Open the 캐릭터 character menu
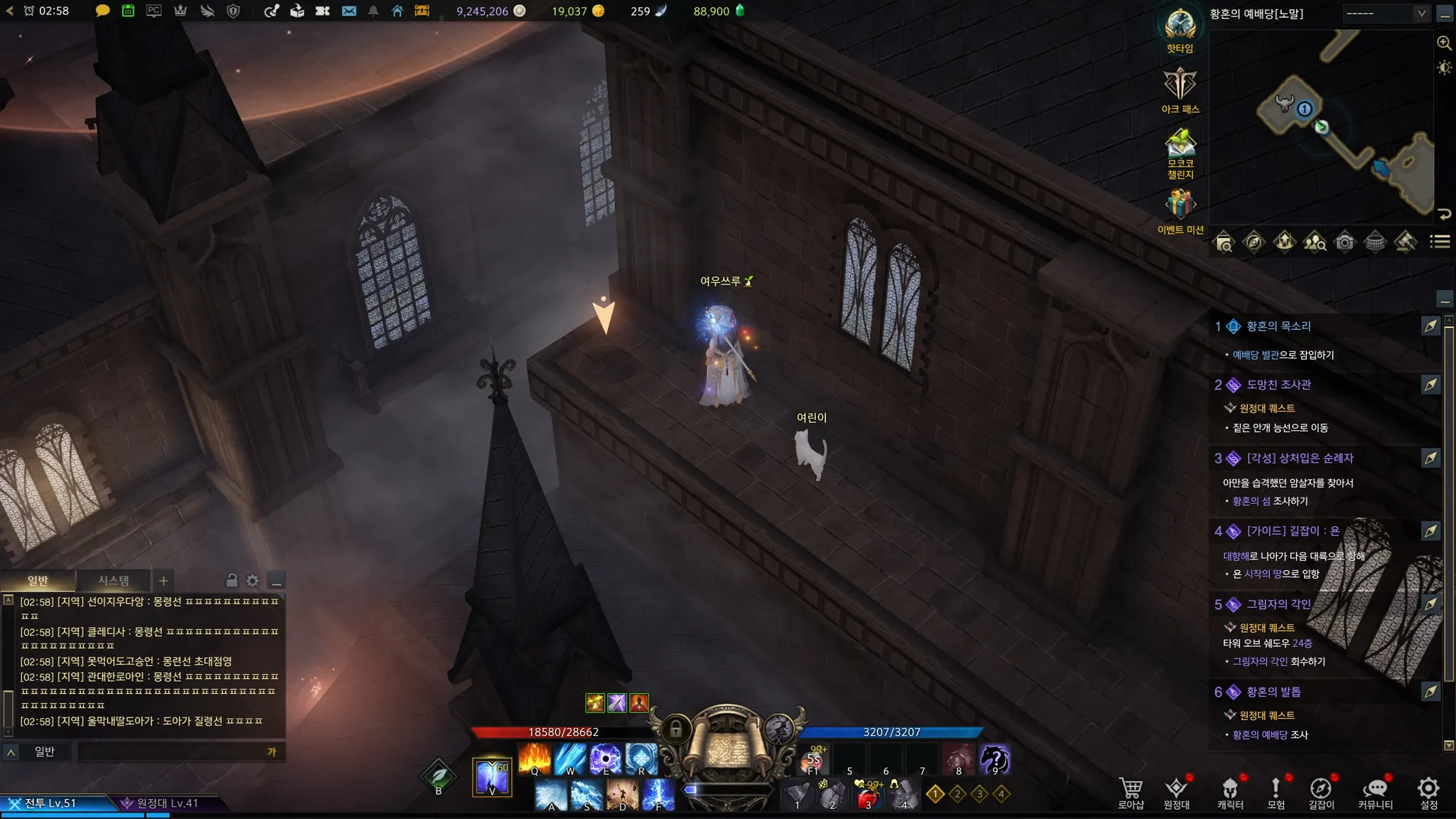The height and width of the screenshot is (819, 1456). (x=1230, y=793)
